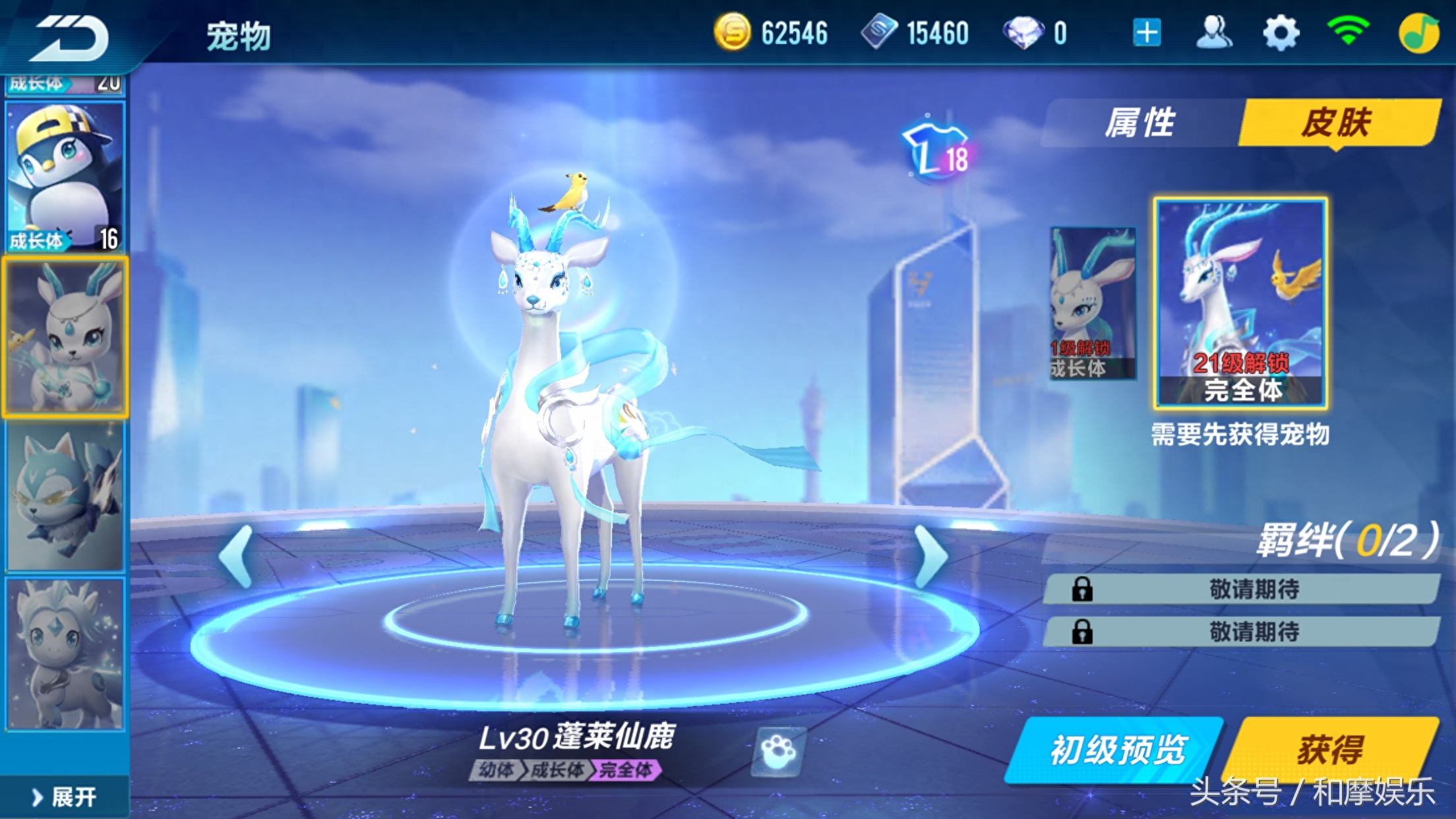1456x819 pixels.
Task: Tap the paw print button
Action: click(x=779, y=751)
